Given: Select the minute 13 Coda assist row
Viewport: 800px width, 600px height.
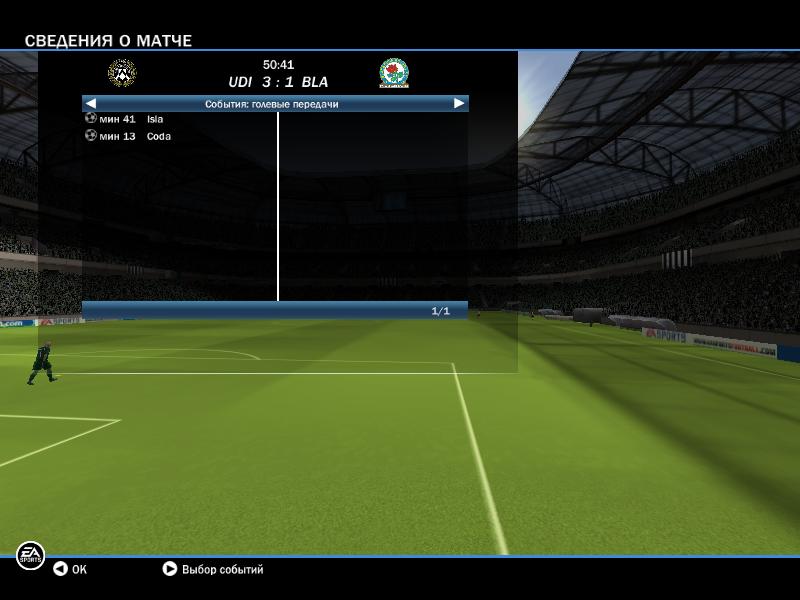Looking at the screenshot, I should [x=130, y=136].
